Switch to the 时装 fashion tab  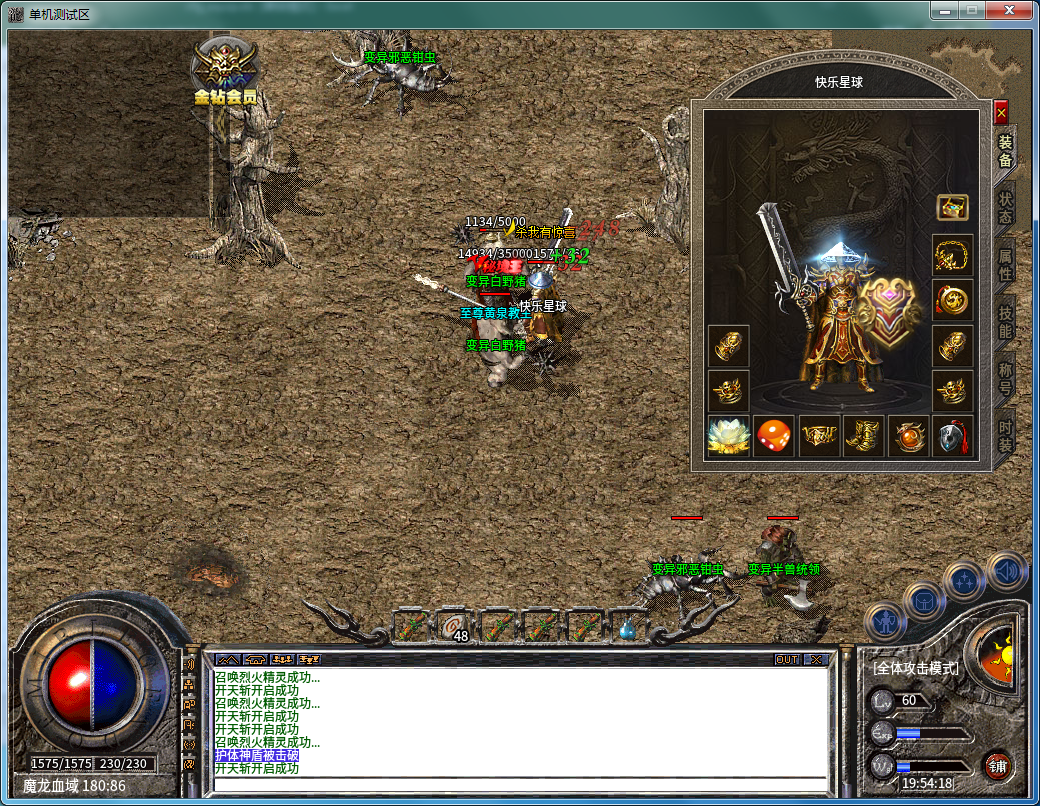(x=1005, y=434)
